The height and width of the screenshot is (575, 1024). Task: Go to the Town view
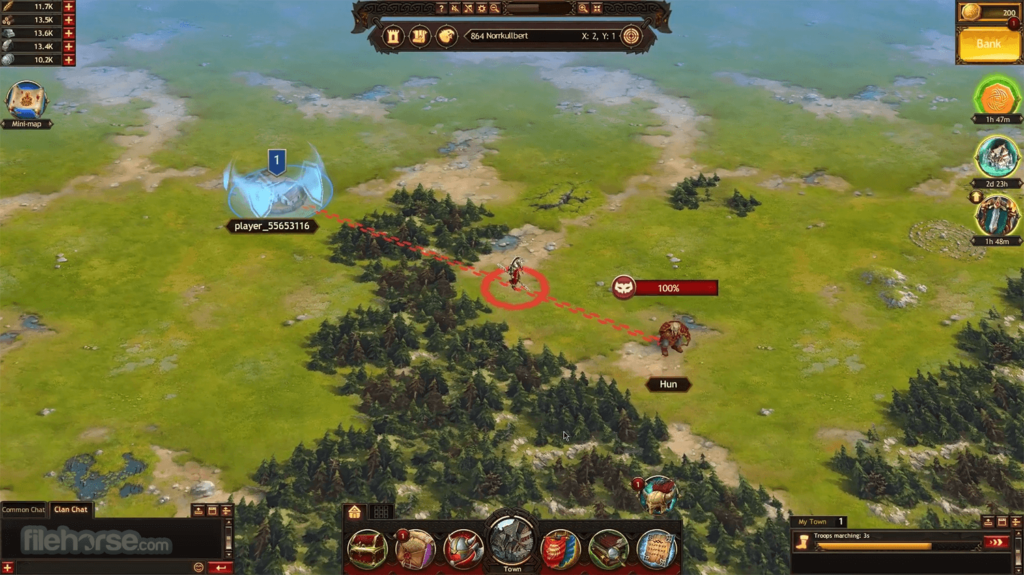point(512,543)
